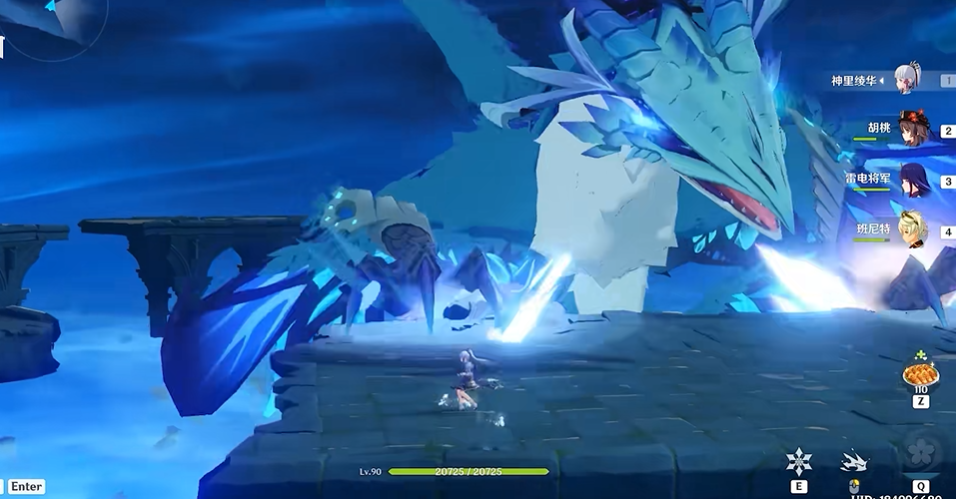Screen dimensions: 956x499
Task: Activate the snowflake elemental skill
Action: [799, 460]
